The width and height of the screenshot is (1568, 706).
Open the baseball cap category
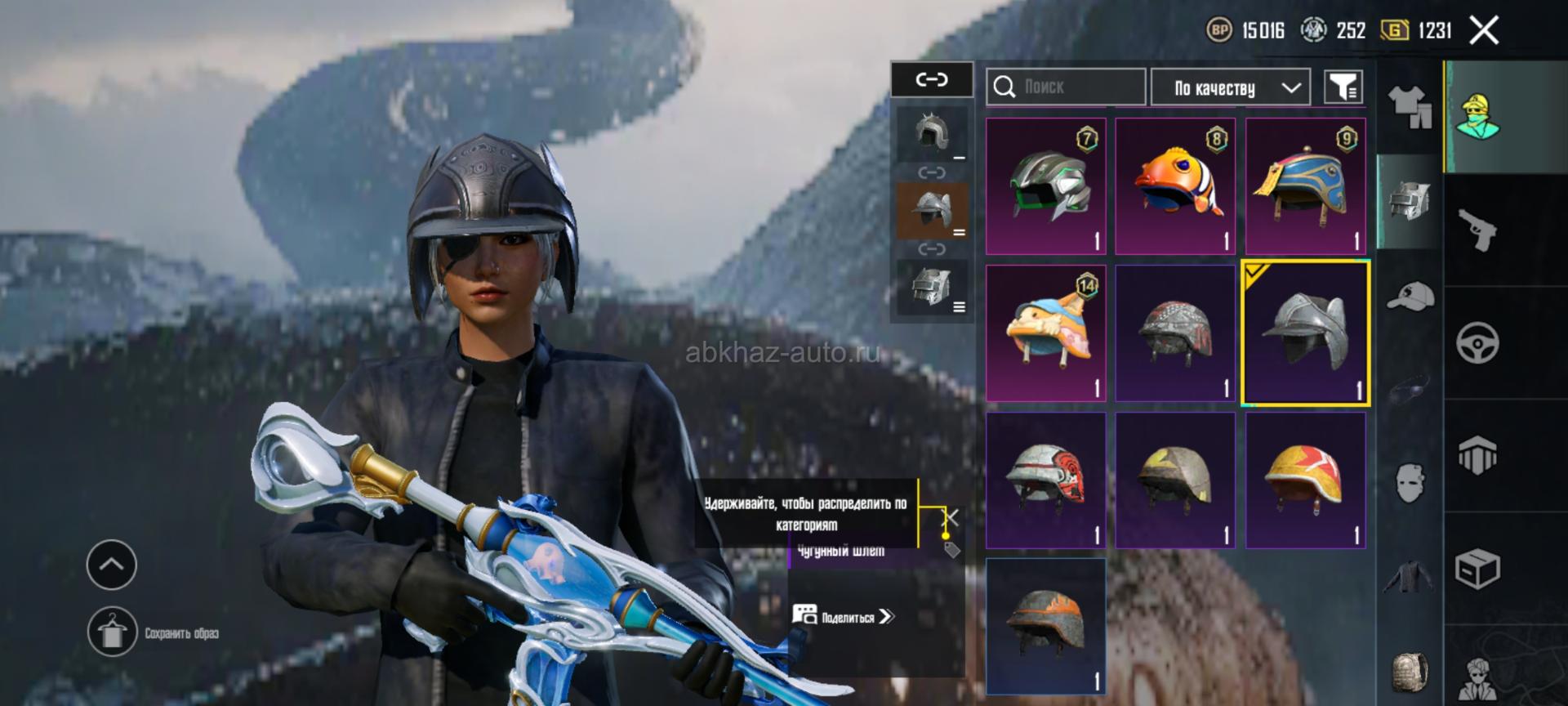point(1410,296)
